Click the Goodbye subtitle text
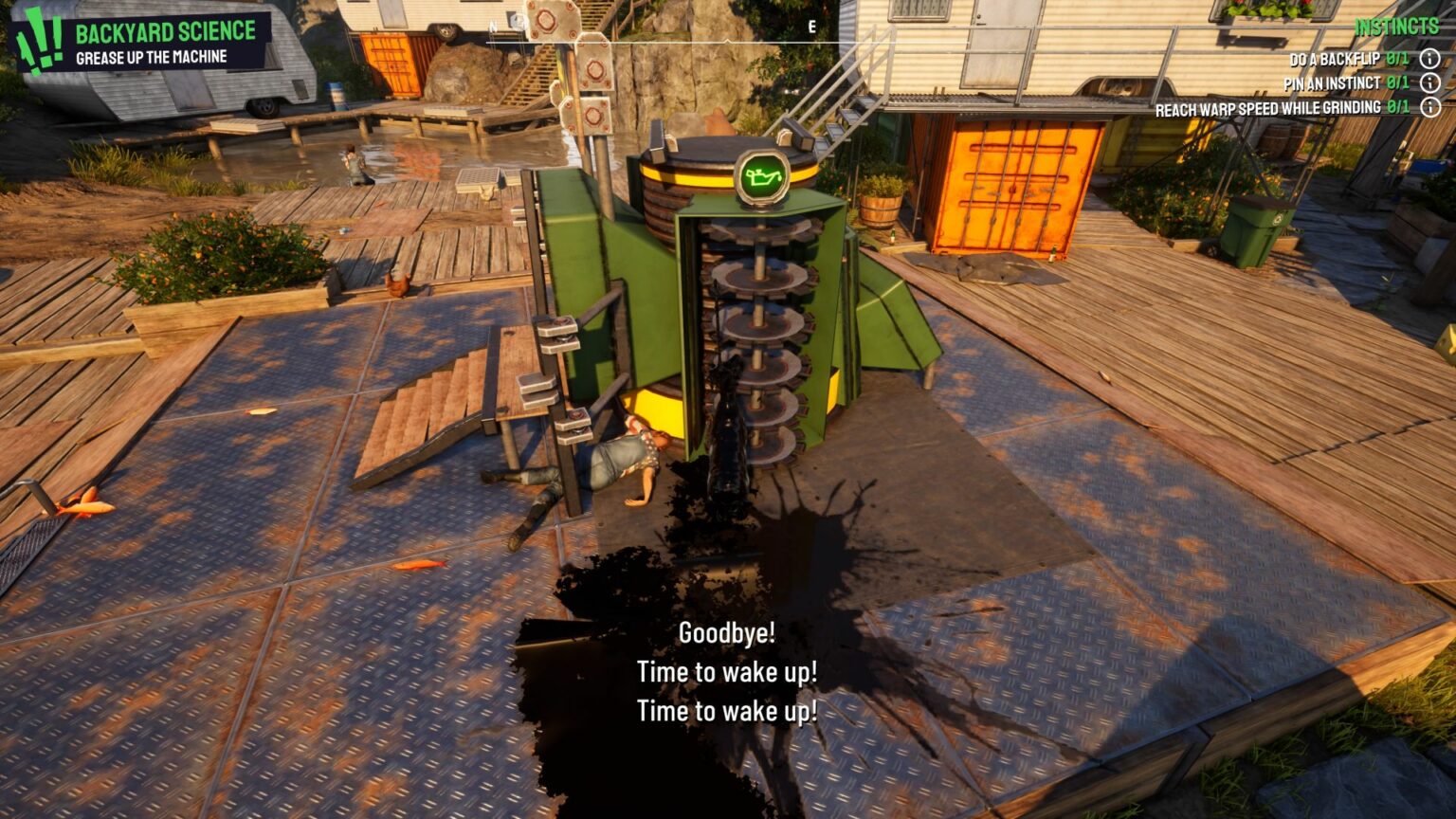This screenshot has height=819, width=1456. pyautogui.click(x=728, y=631)
